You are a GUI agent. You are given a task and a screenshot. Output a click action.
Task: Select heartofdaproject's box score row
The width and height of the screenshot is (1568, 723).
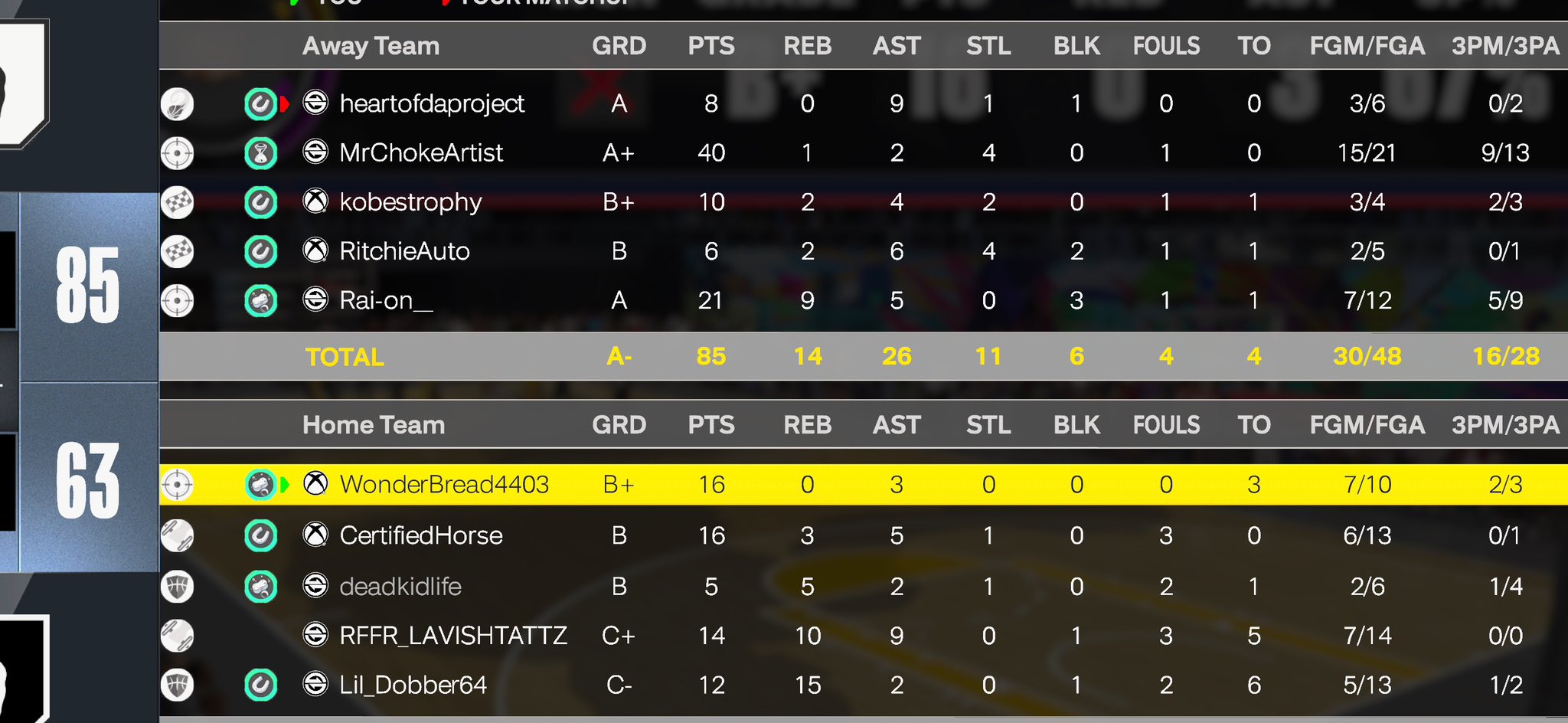432,103
